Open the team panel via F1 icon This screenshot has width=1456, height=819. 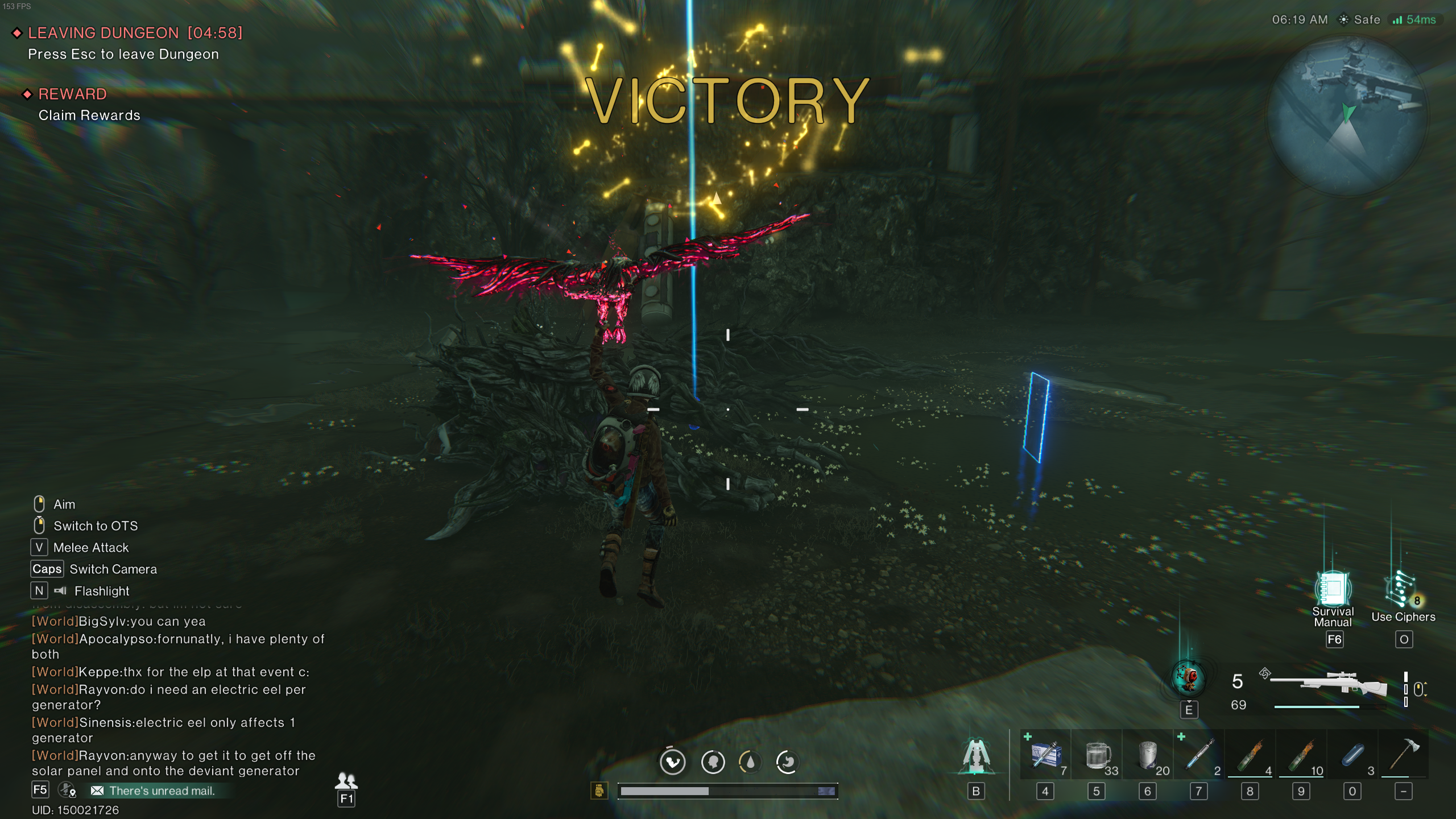[347, 782]
